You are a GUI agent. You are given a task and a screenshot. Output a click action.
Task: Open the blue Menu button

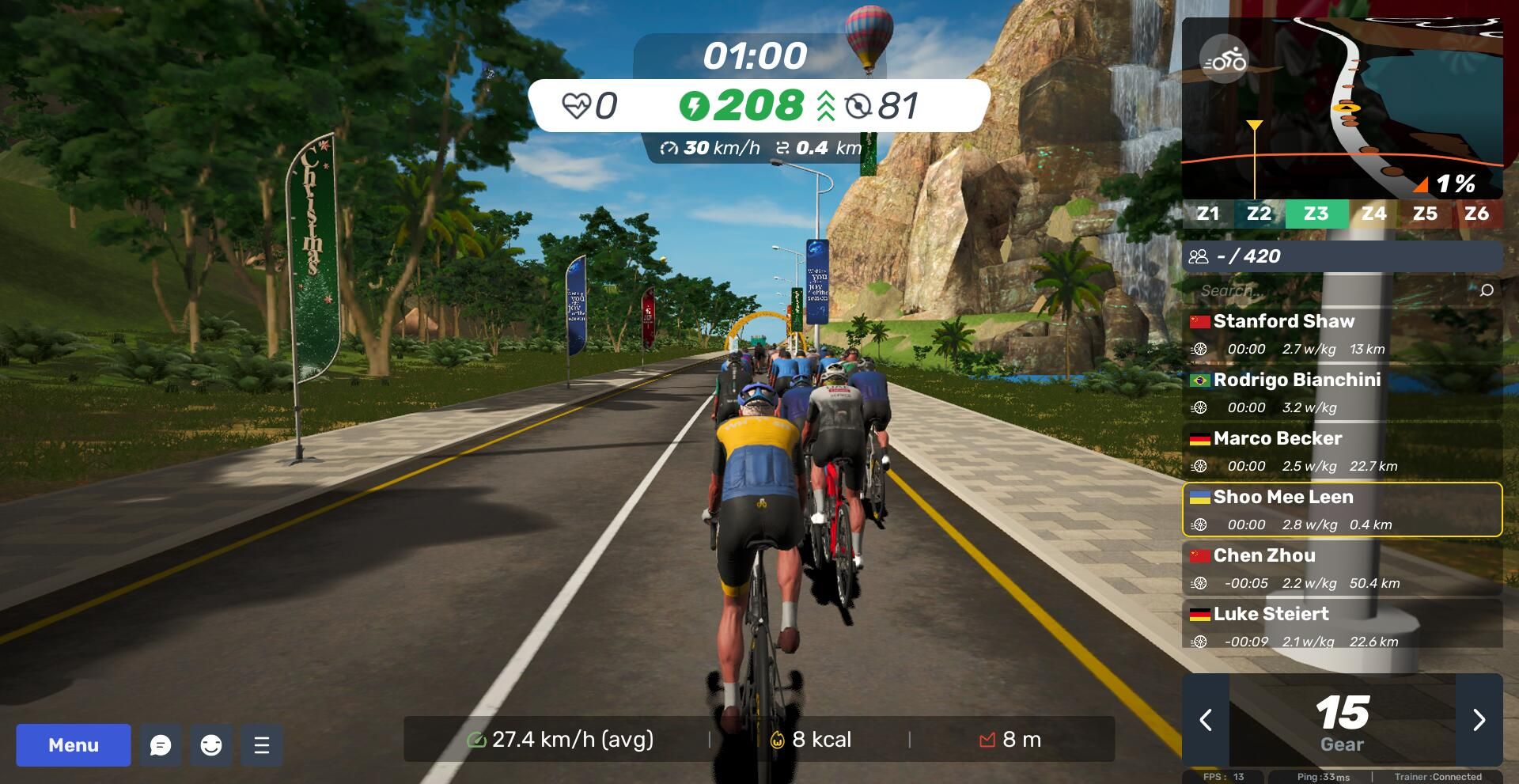74,744
